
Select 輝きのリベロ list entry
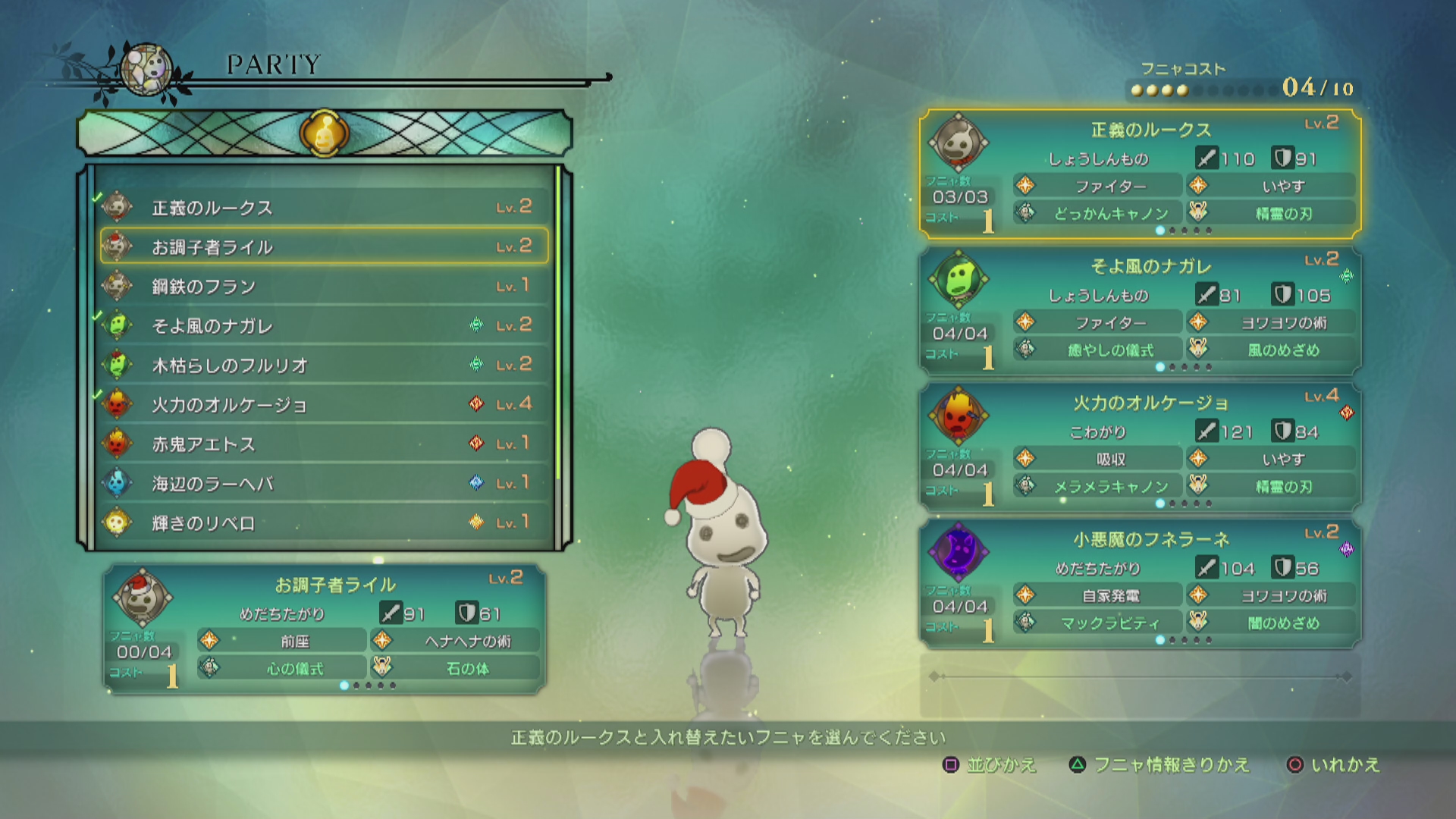(x=324, y=522)
